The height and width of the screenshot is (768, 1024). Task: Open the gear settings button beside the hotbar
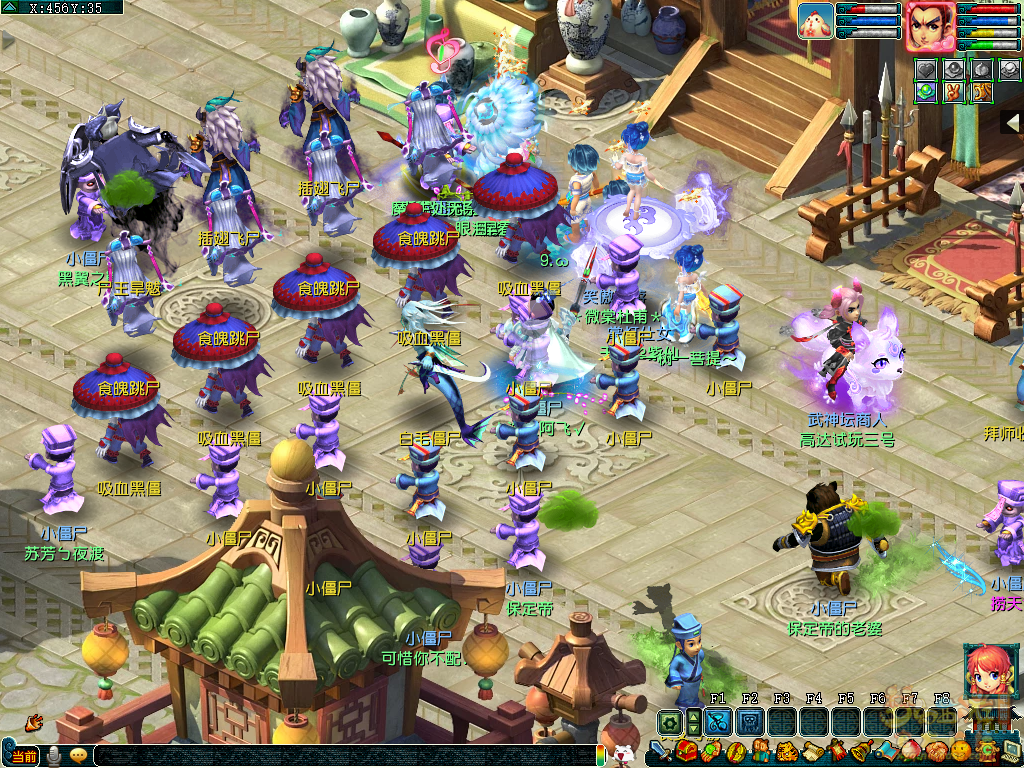tap(668, 722)
